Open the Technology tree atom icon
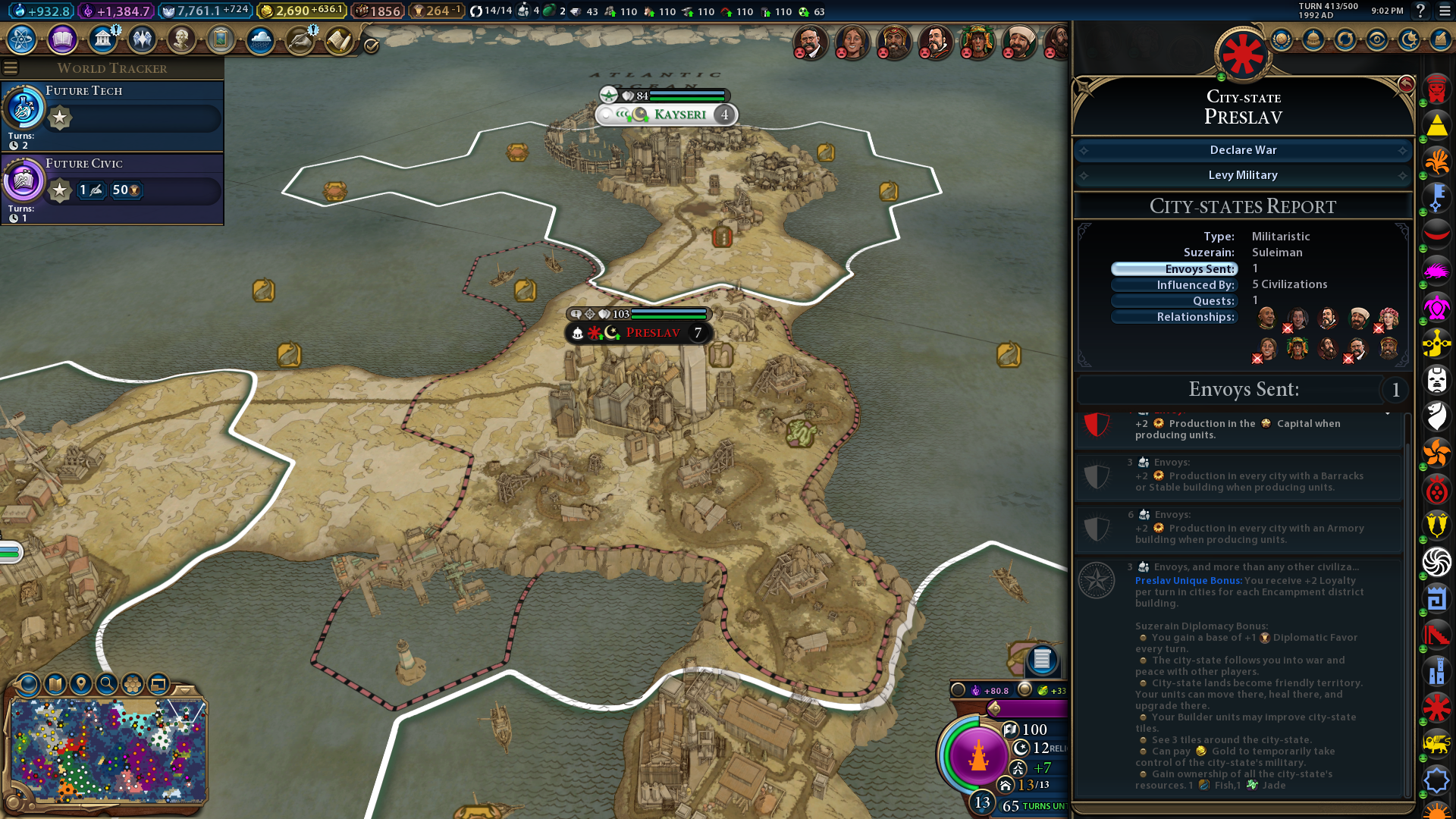Image resolution: width=1456 pixels, height=819 pixels. coord(22,39)
